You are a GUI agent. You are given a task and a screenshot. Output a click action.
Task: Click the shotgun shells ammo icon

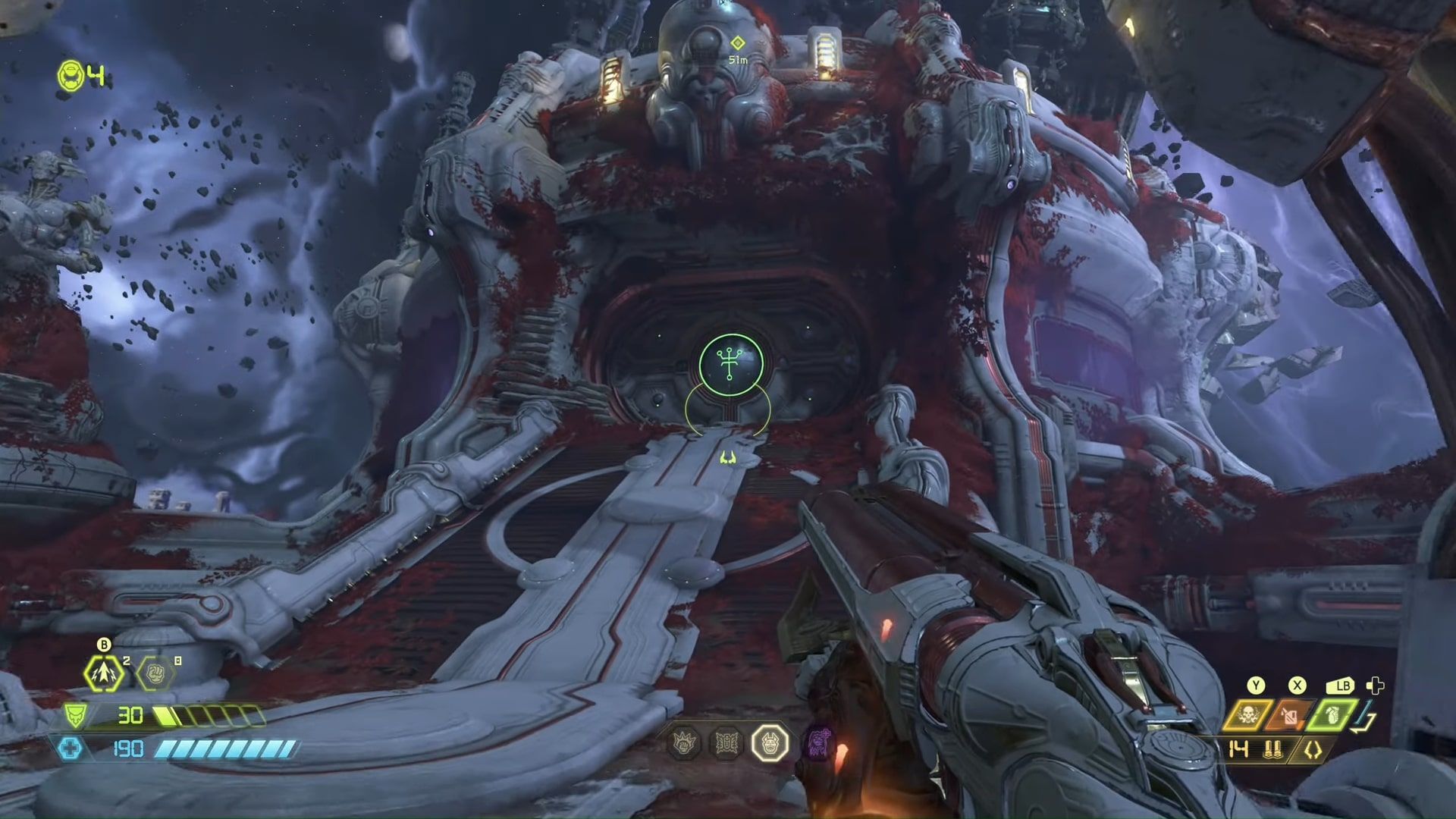(1274, 750)
